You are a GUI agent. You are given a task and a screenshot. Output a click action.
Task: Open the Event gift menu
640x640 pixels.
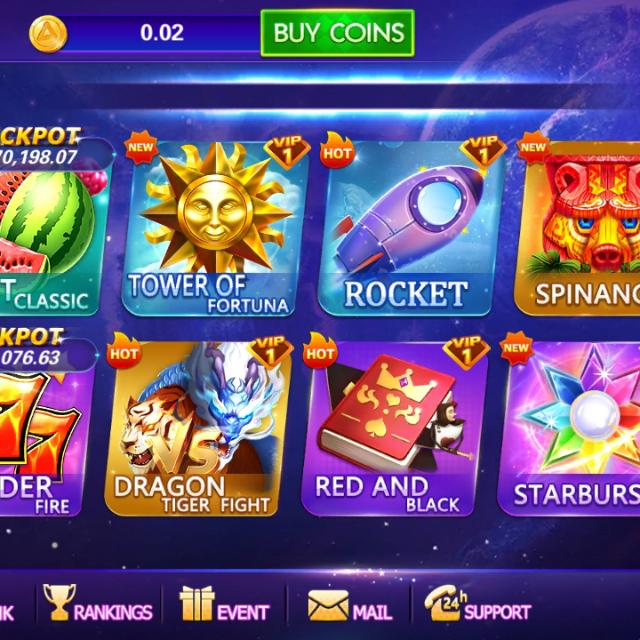point(224,607)
